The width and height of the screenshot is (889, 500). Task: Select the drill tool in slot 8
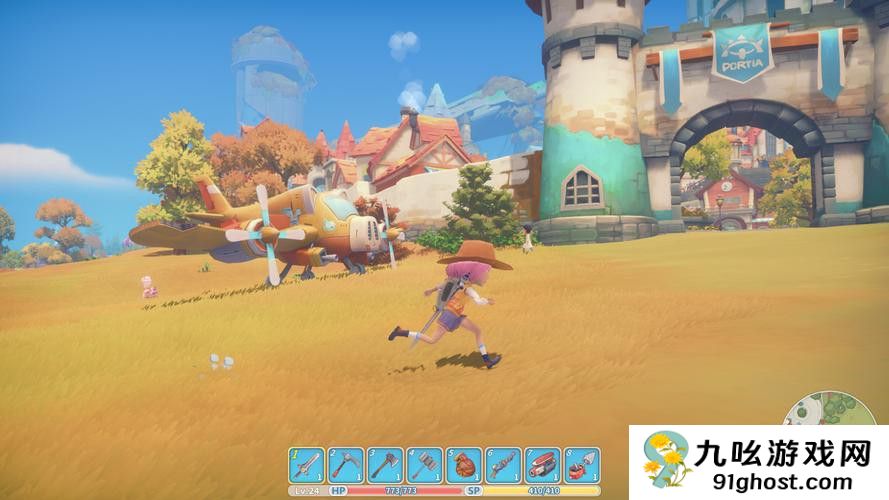coord(581,465)
